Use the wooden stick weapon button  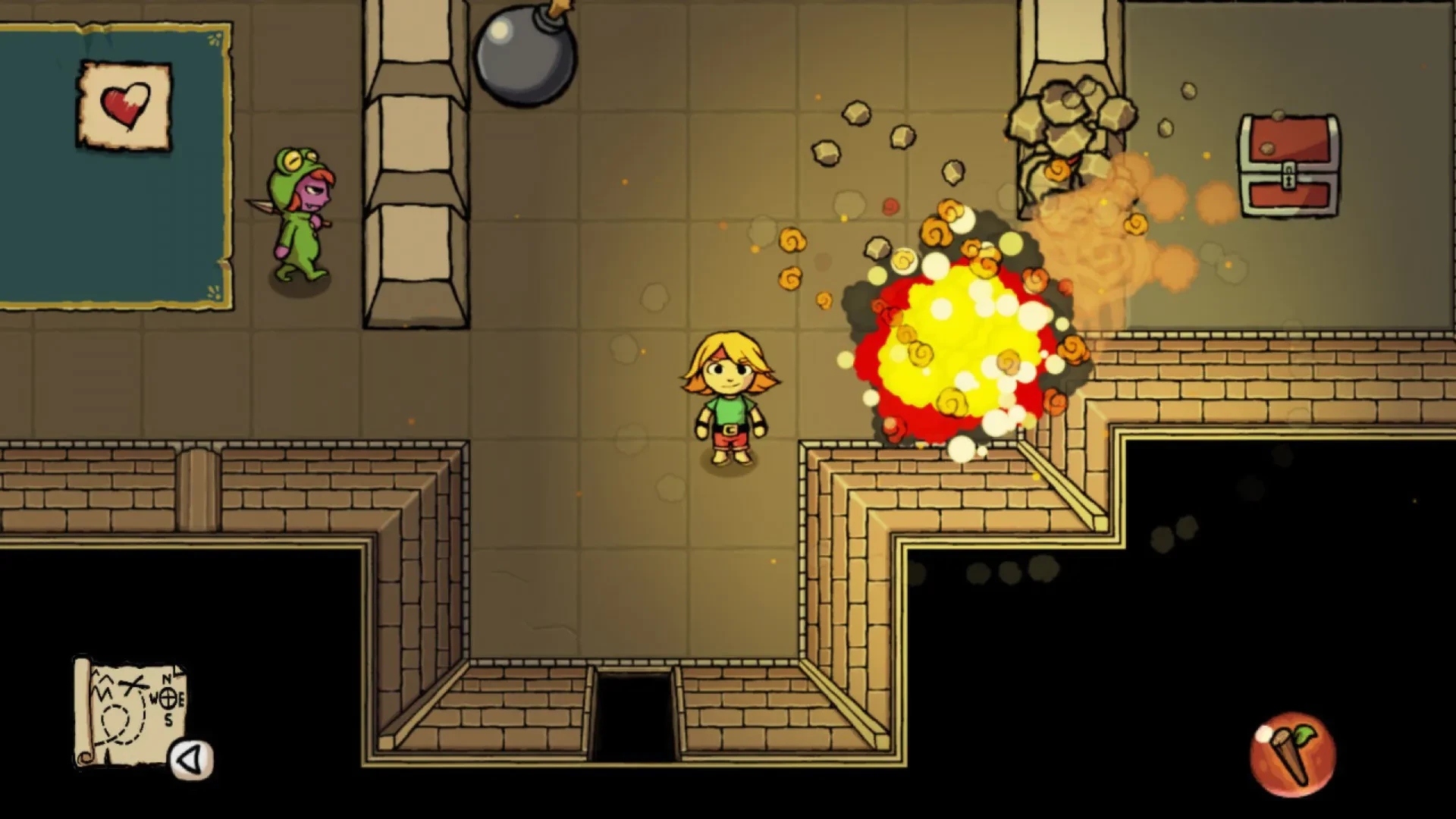click(x=1292, y=755)
